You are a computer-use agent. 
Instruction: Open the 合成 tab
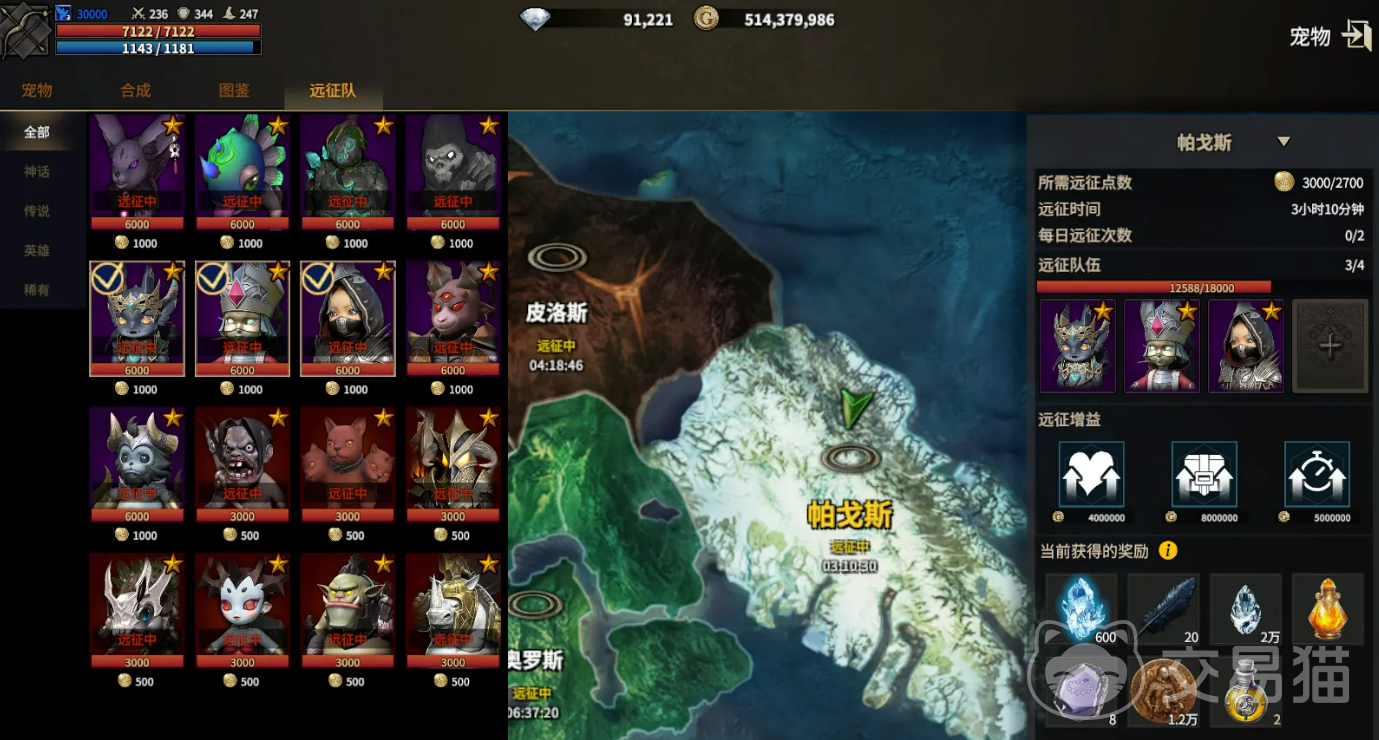click(x=135, y=90)
